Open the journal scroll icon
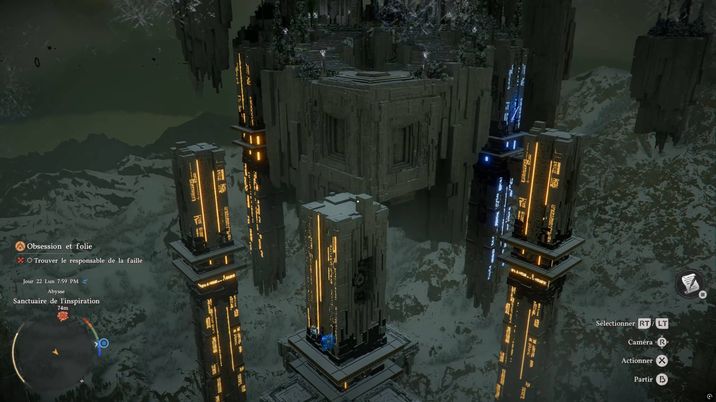This screenshot has height=402, width=716. [x=688, y=285]
